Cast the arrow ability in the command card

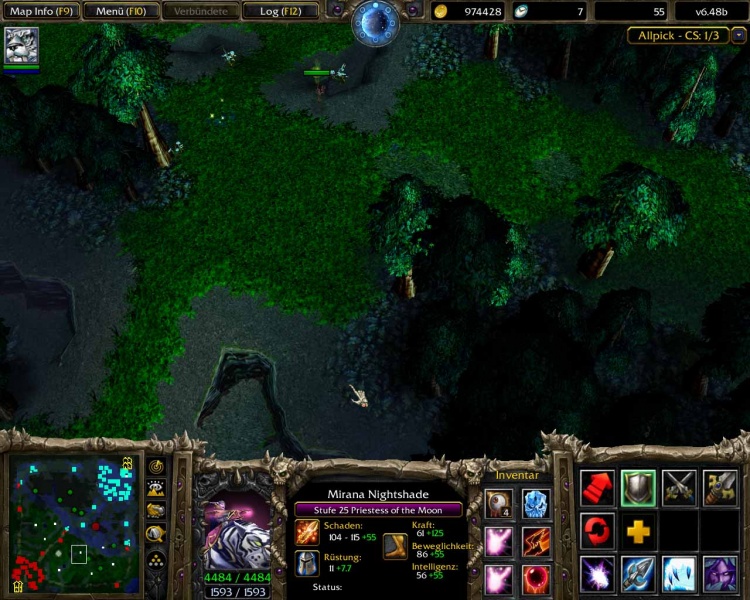tap(638, 575)
